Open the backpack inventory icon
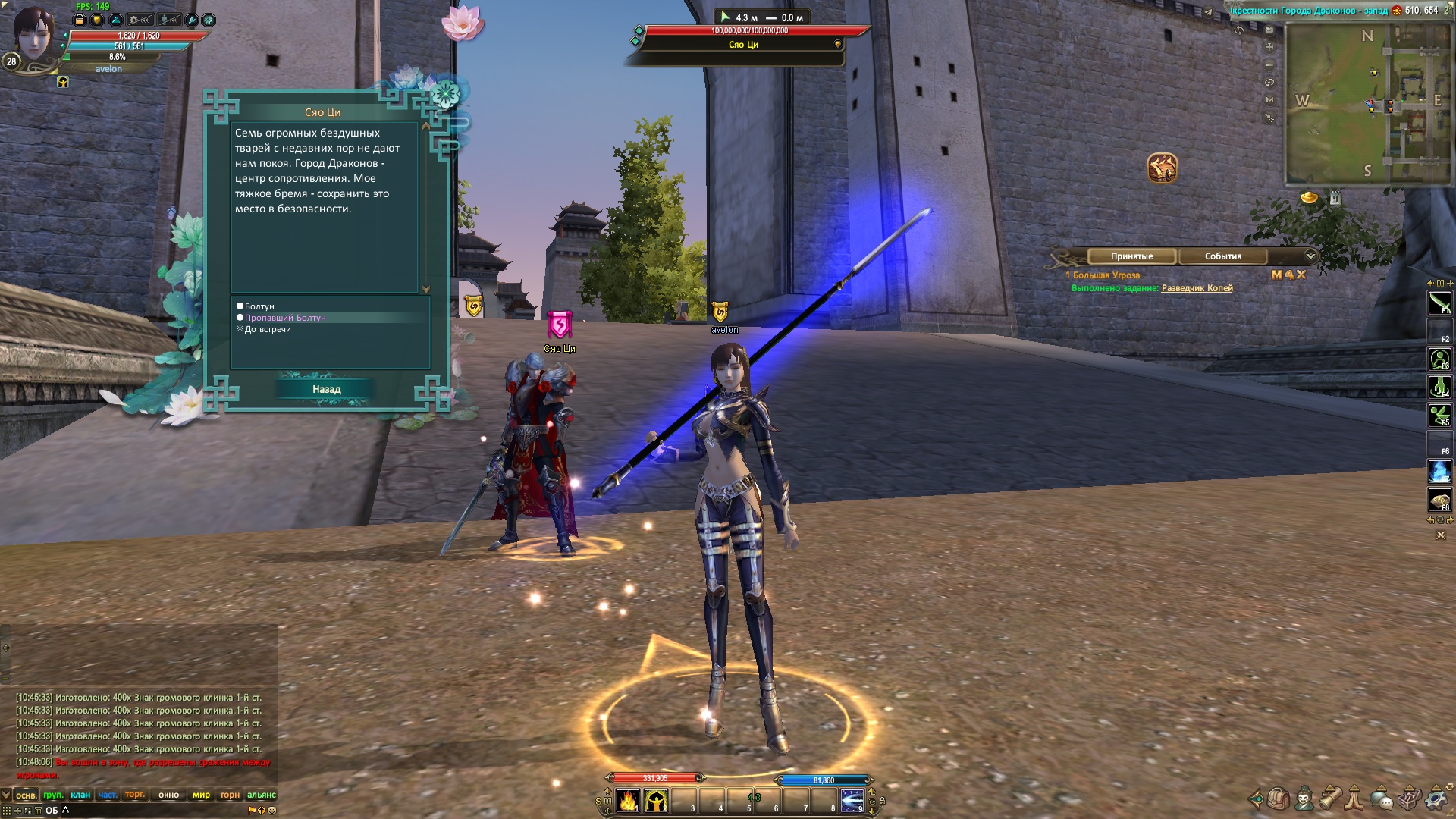 coord(1279,799)
